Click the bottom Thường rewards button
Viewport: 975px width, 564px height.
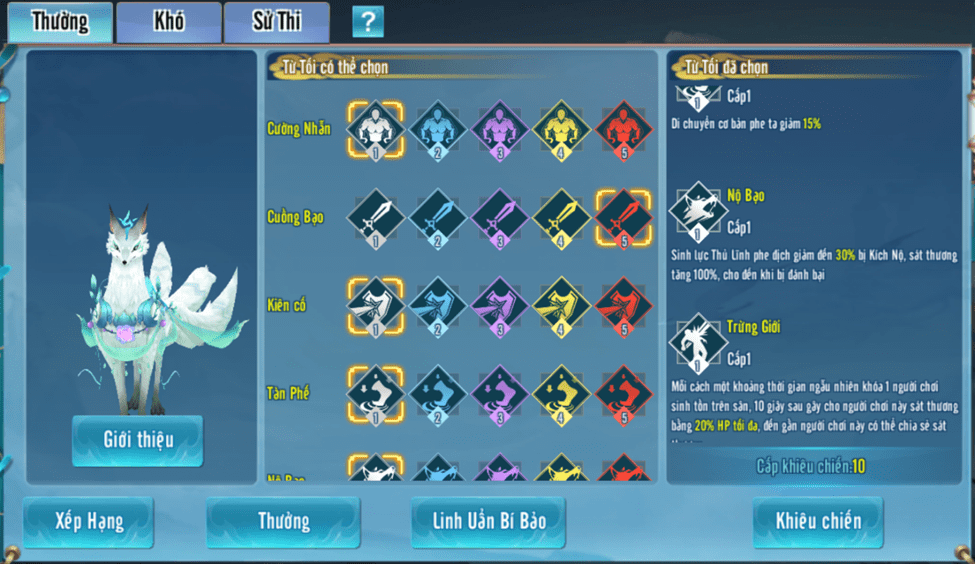pyautogui.click(x=283, y=521)
